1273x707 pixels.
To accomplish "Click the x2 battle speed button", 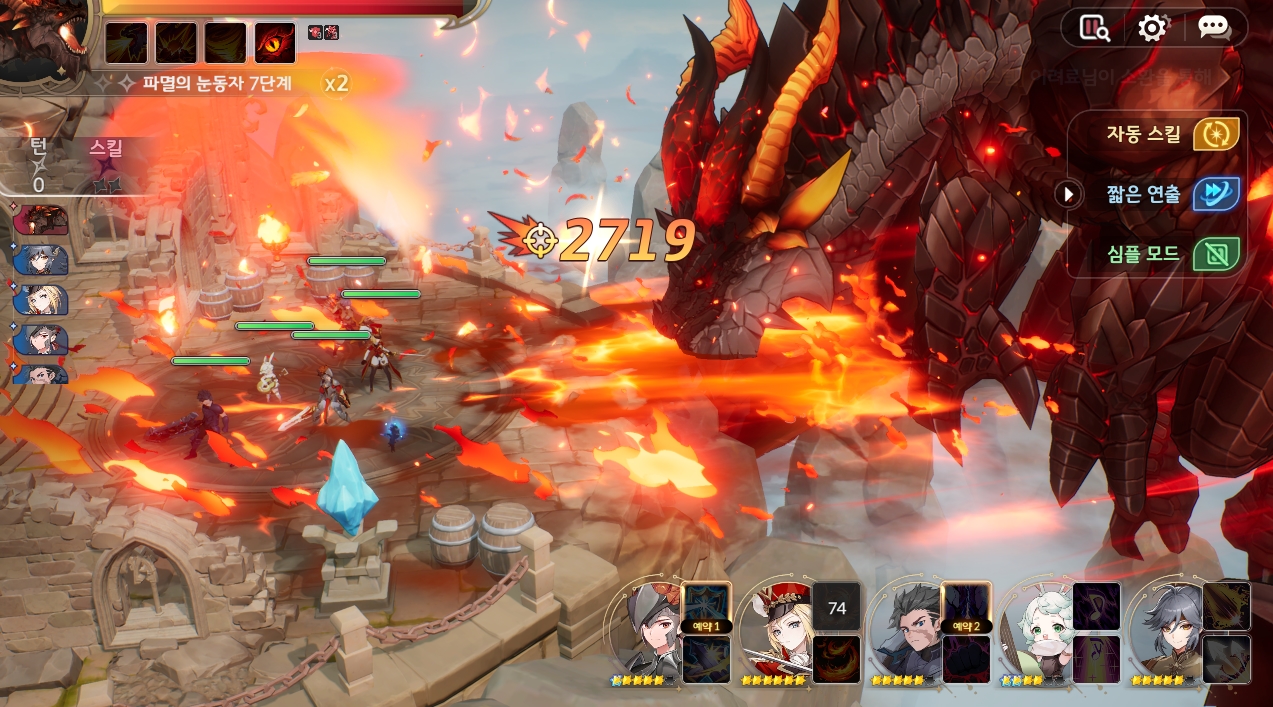I will point(336,83).
